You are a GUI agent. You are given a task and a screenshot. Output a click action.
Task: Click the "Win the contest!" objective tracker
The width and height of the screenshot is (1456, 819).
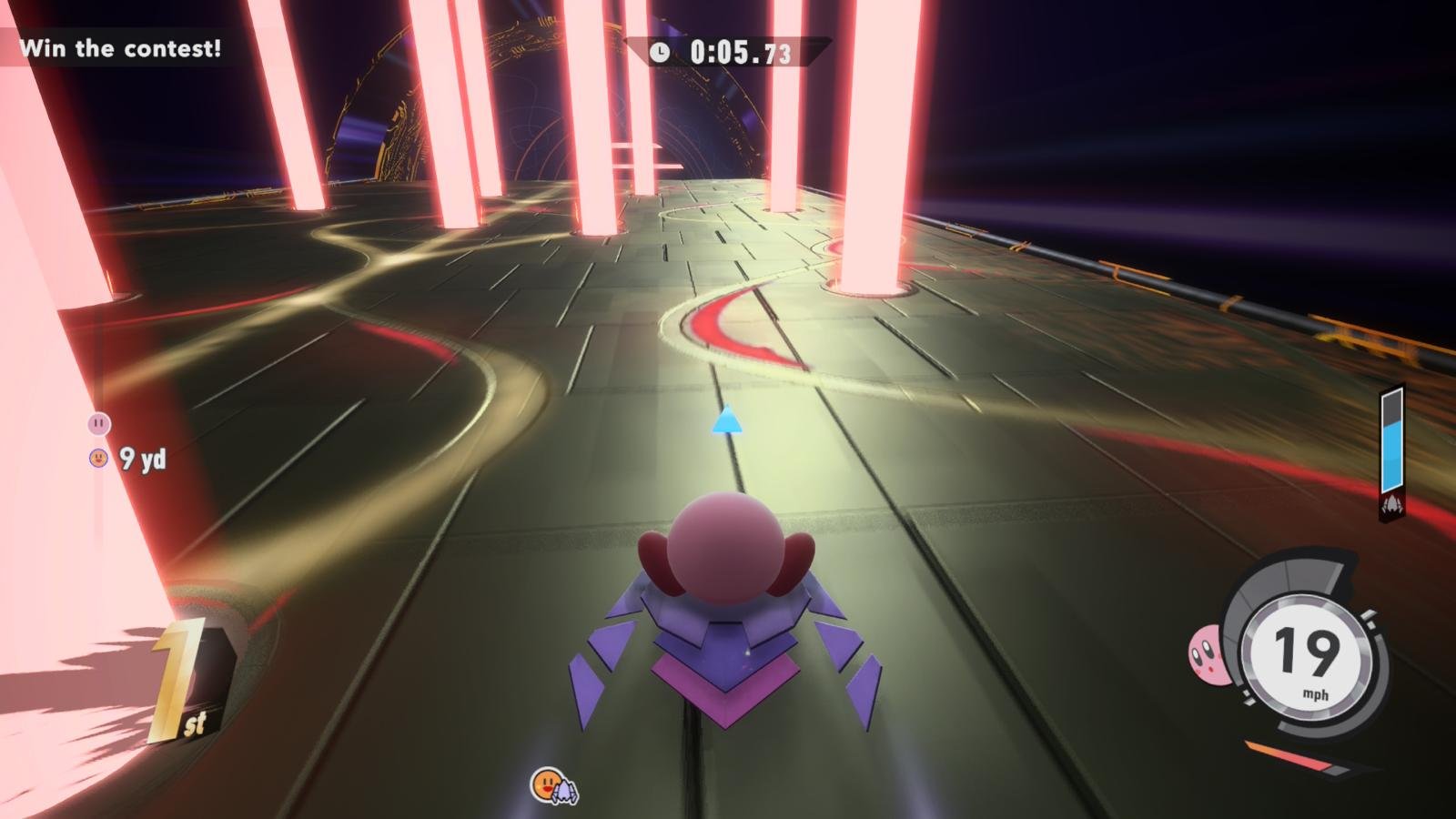click(x=120, y=48)
